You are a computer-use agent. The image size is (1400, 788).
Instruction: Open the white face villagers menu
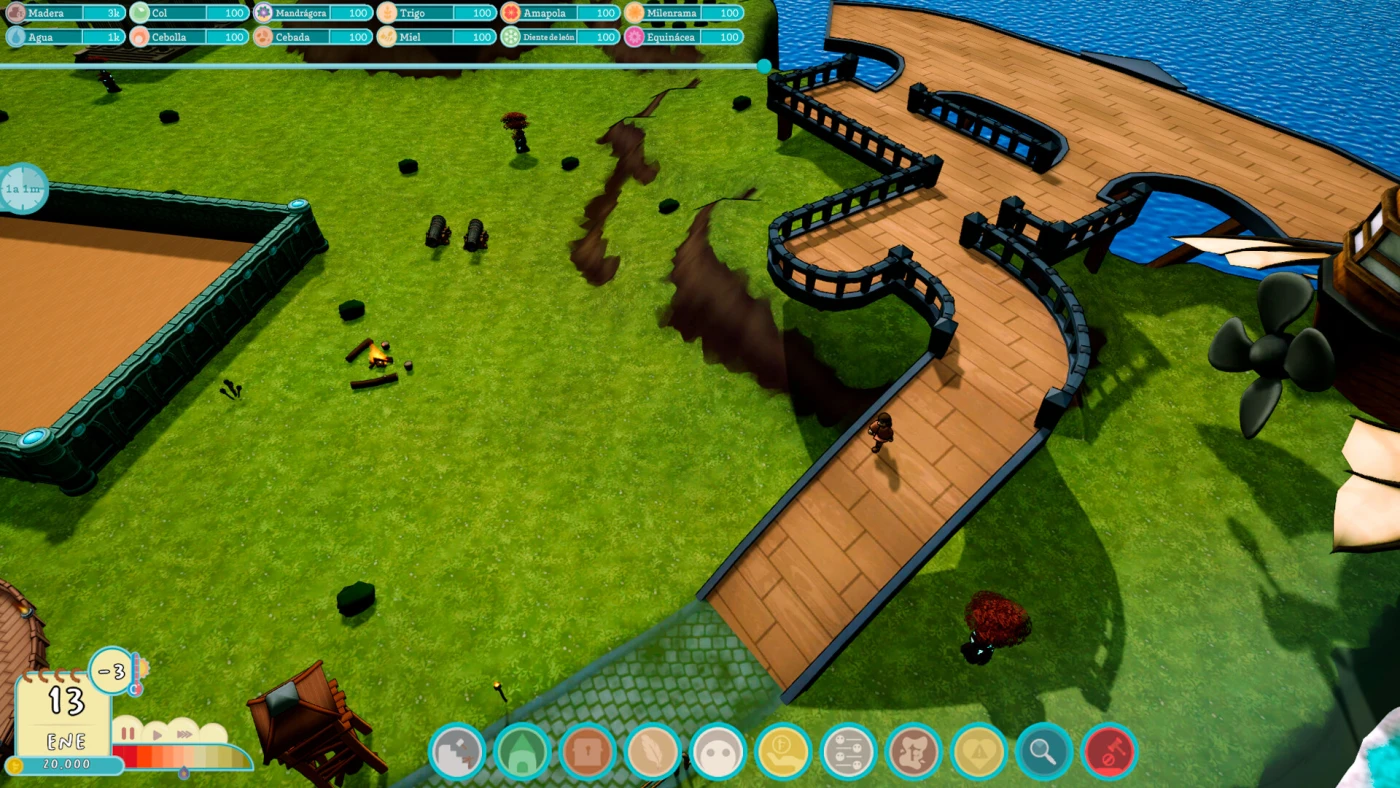pos(718,751)
